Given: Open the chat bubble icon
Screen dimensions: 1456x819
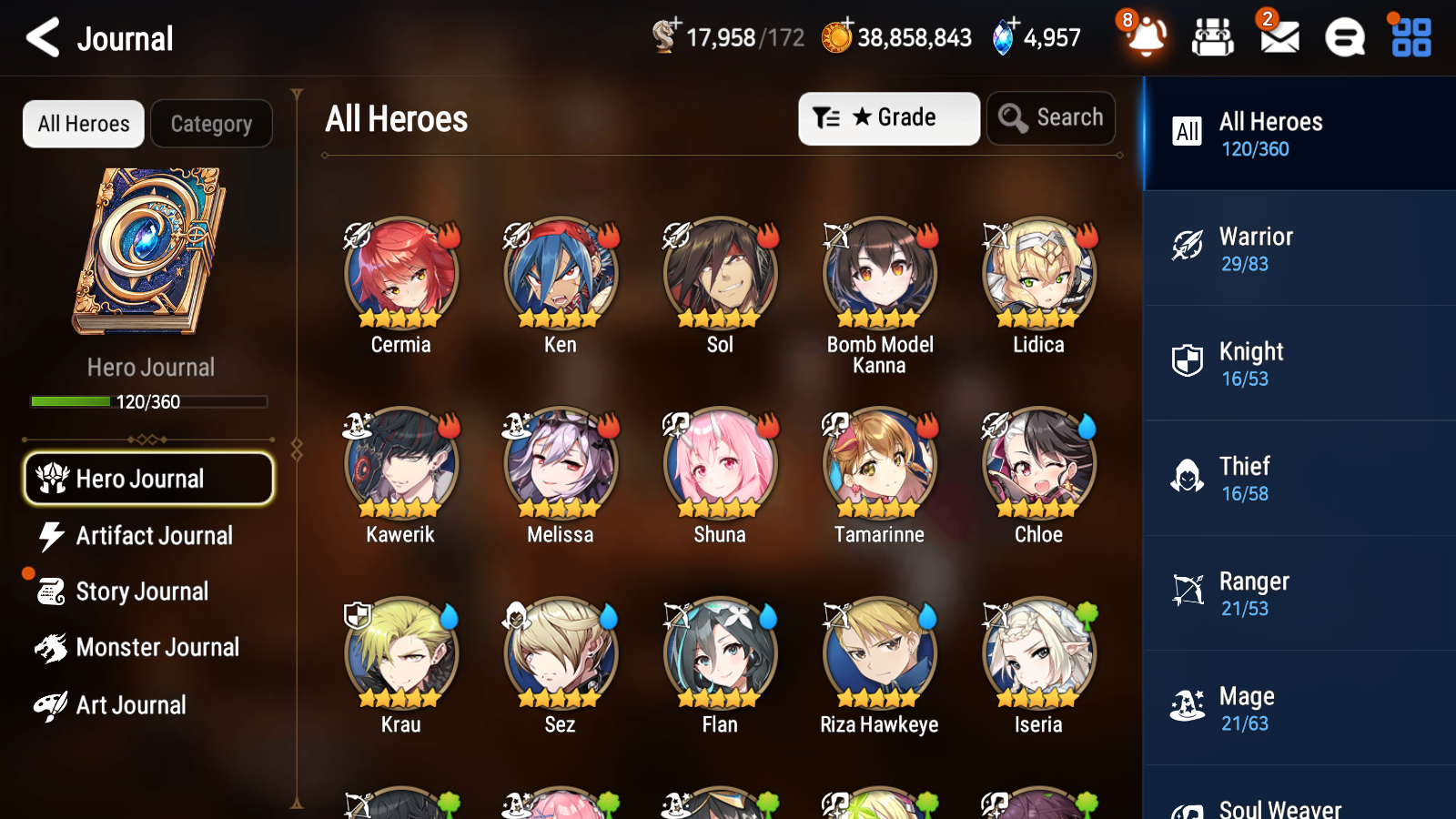Looking at the screenshot, I should (x=1343, y=38).
